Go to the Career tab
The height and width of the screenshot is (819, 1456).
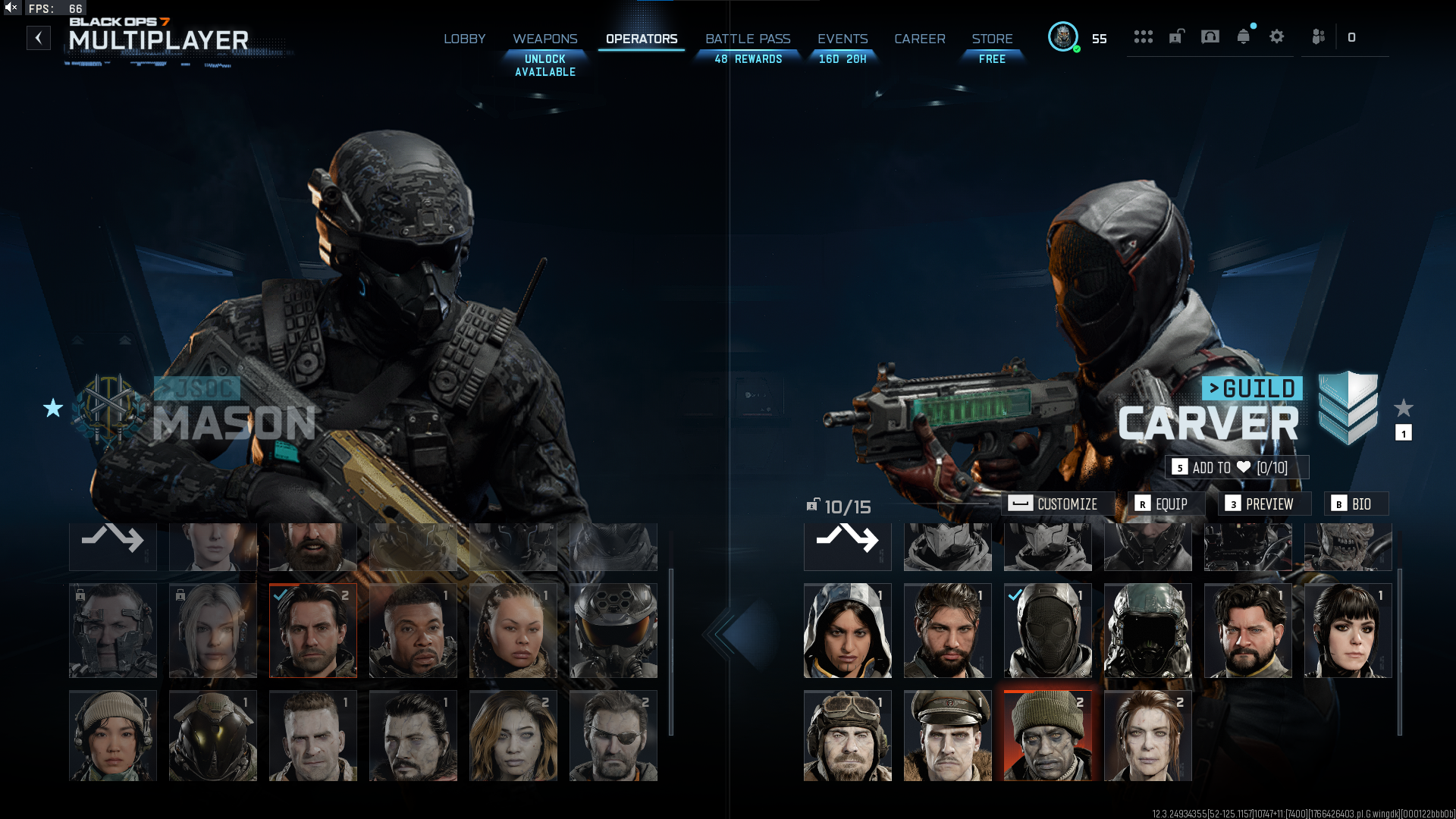point(919,39)
